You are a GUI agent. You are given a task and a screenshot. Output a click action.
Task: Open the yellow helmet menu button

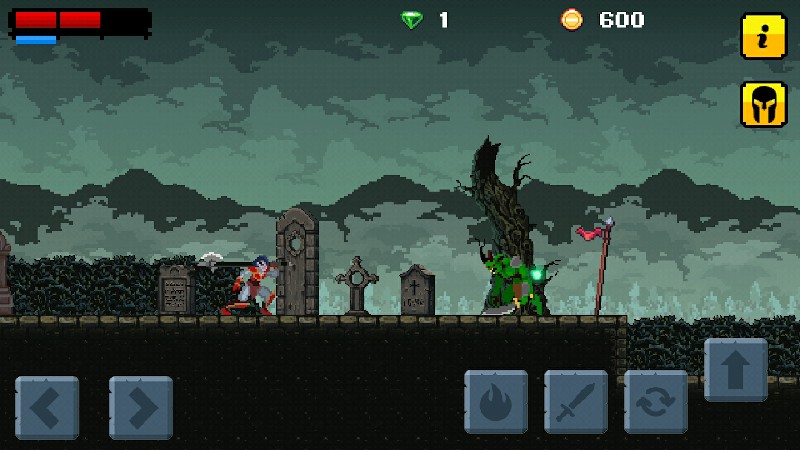(763, 104)
